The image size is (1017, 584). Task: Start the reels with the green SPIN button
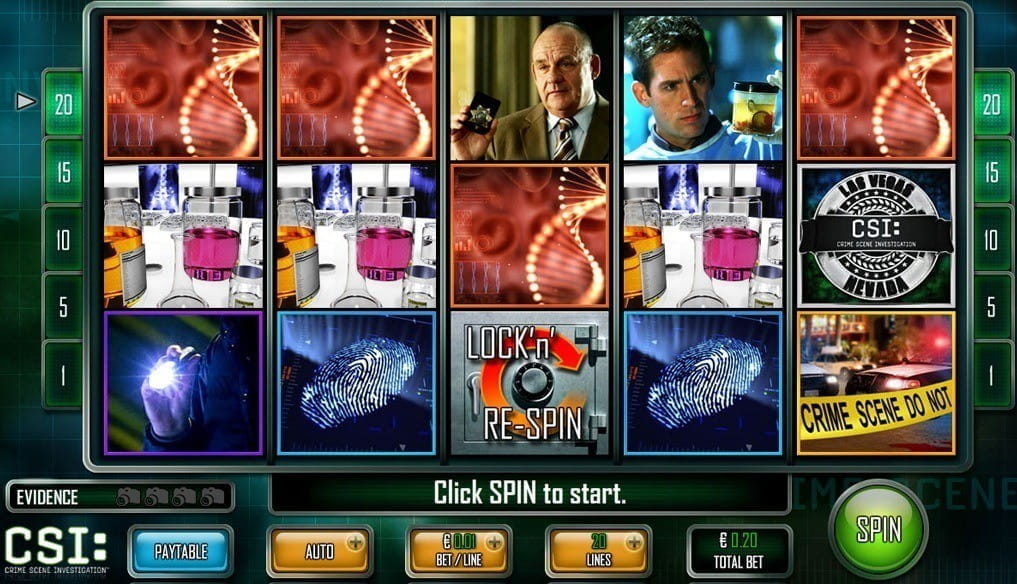(x=879, y=529)
